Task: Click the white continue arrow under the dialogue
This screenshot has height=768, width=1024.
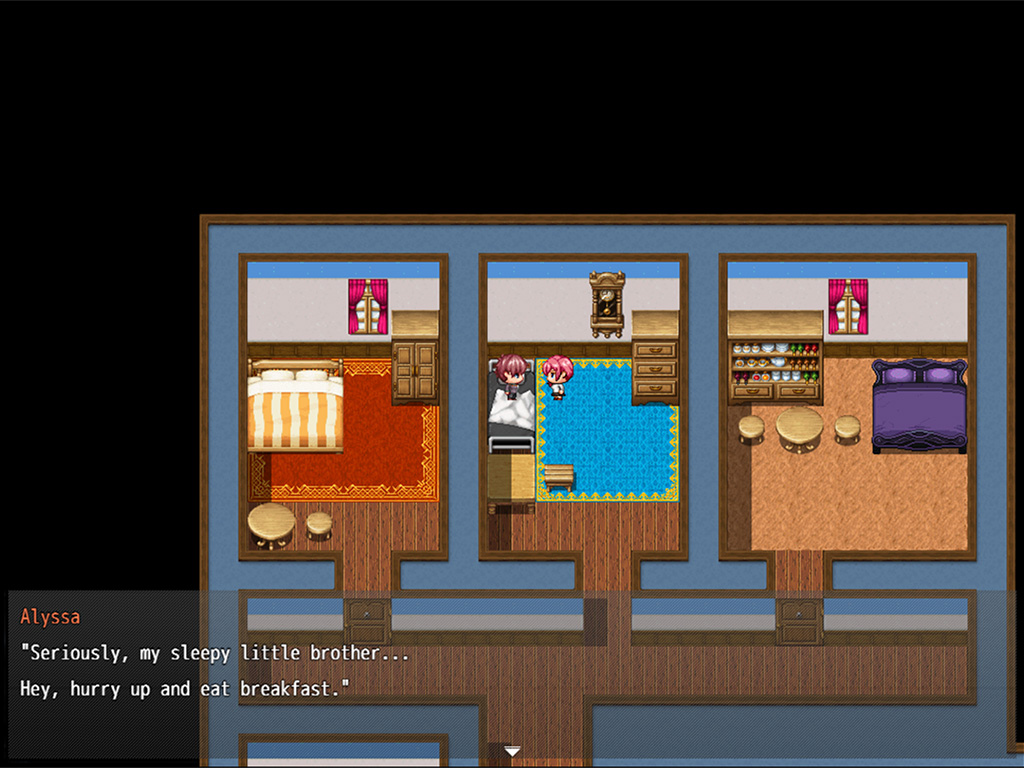Action: point(512,751)
